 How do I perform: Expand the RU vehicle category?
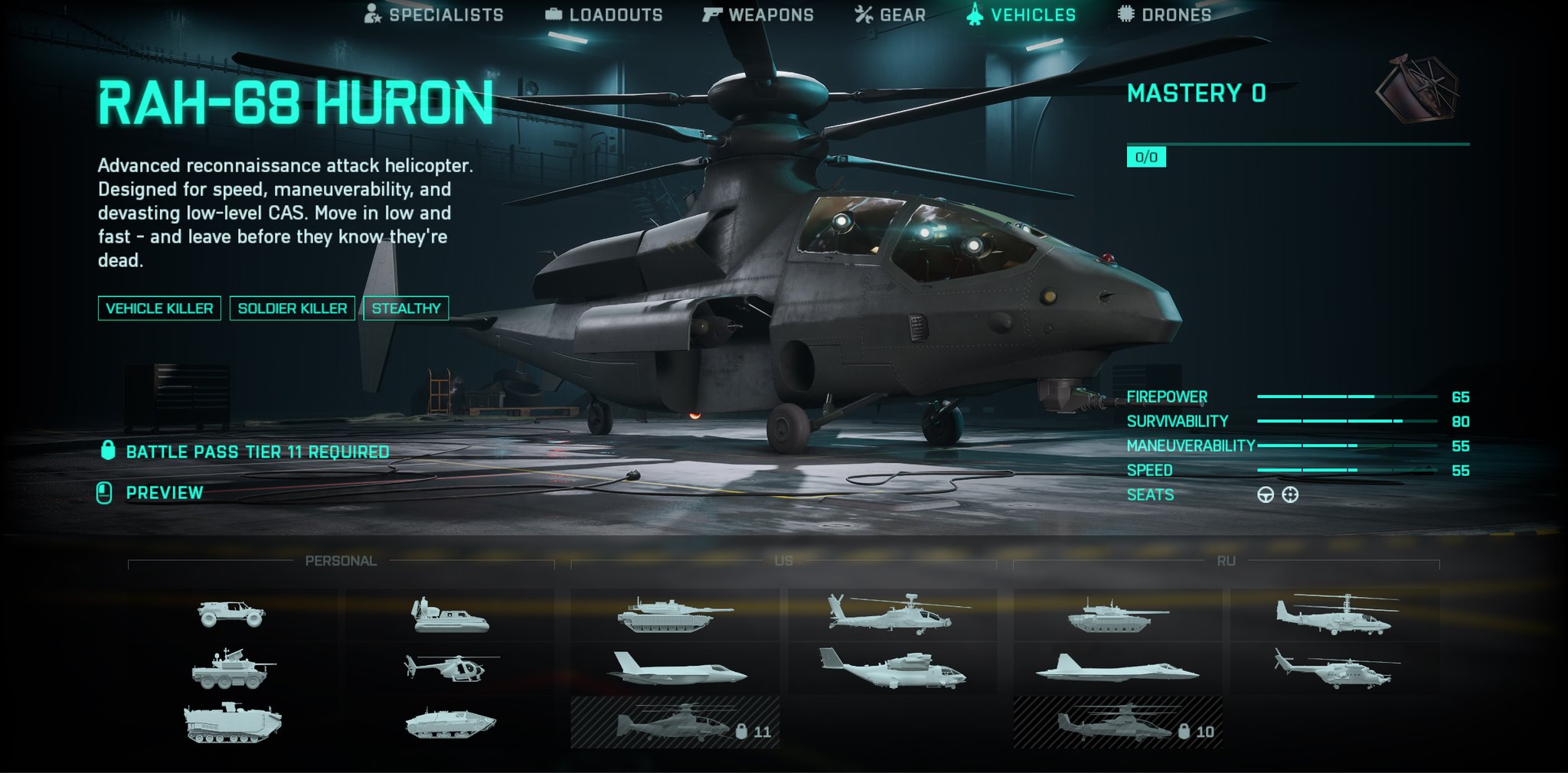1227,559
